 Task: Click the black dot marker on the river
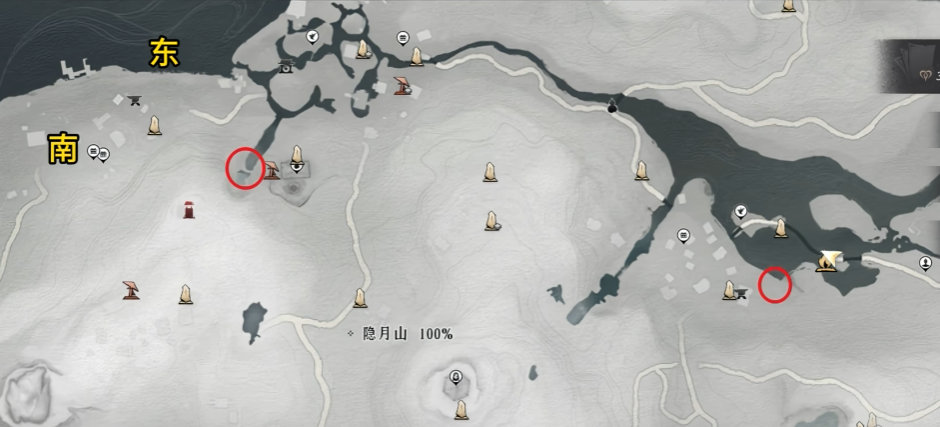[x=612, y=107]
